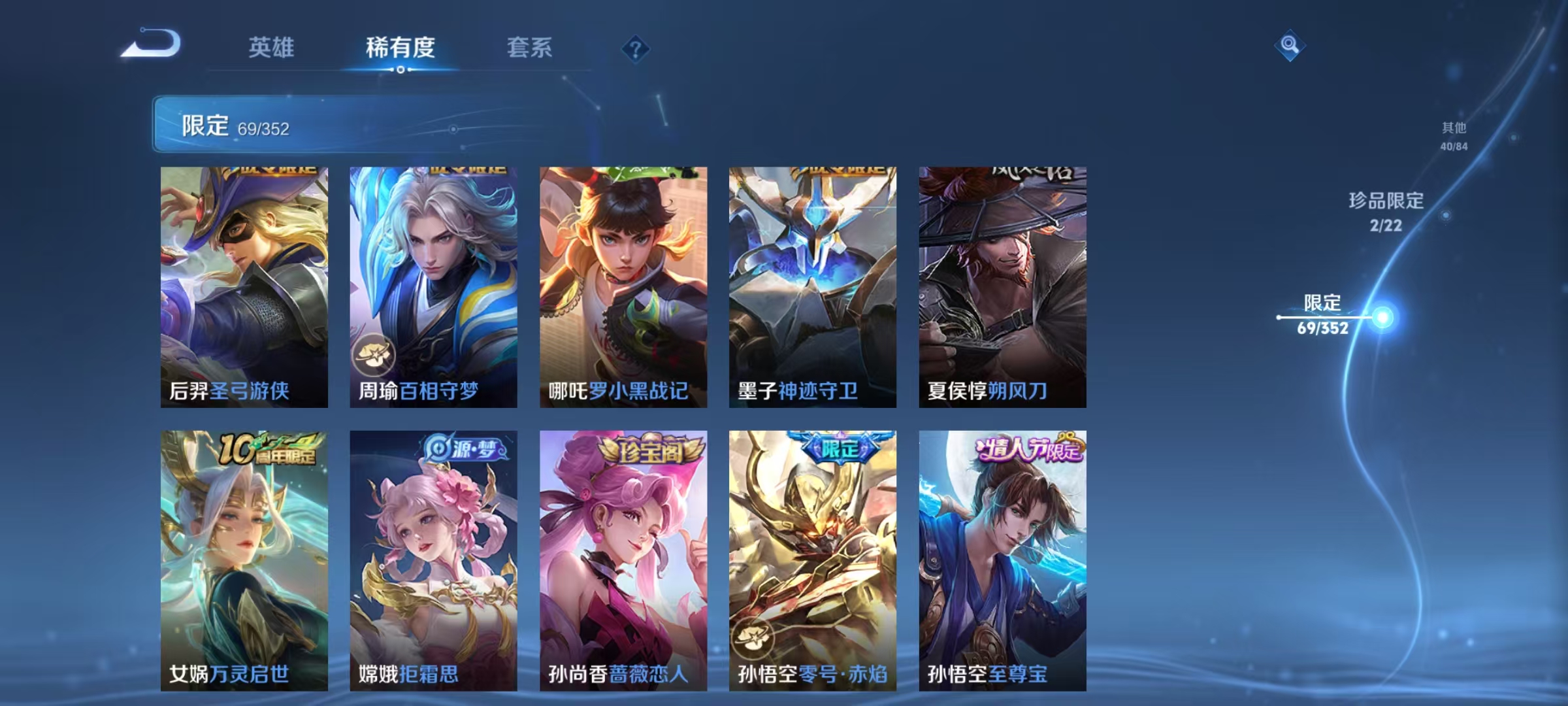Open the 哪吒罗小黑战记 skin thumbnail
Image resolution: width=1568 pixels, height=706 pixels.
tap(623, 284)
